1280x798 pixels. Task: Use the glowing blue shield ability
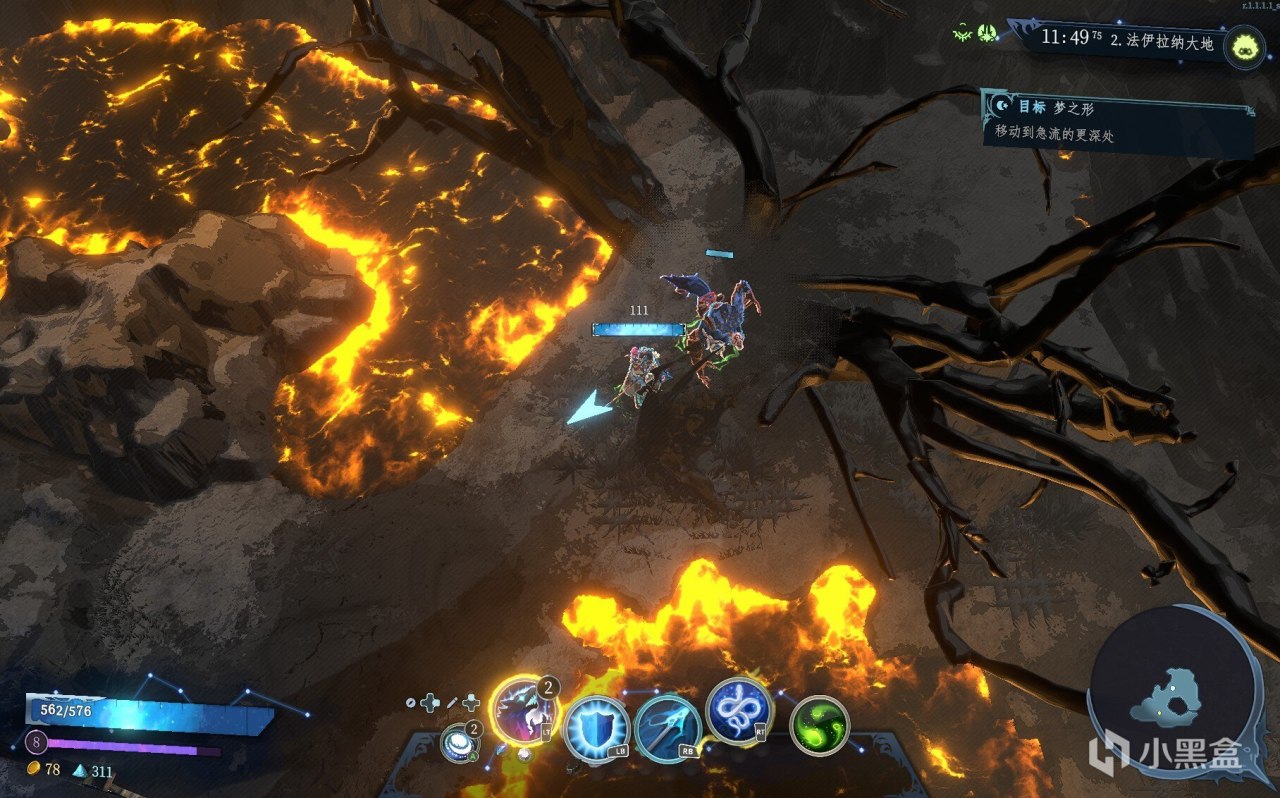(596, 728)
